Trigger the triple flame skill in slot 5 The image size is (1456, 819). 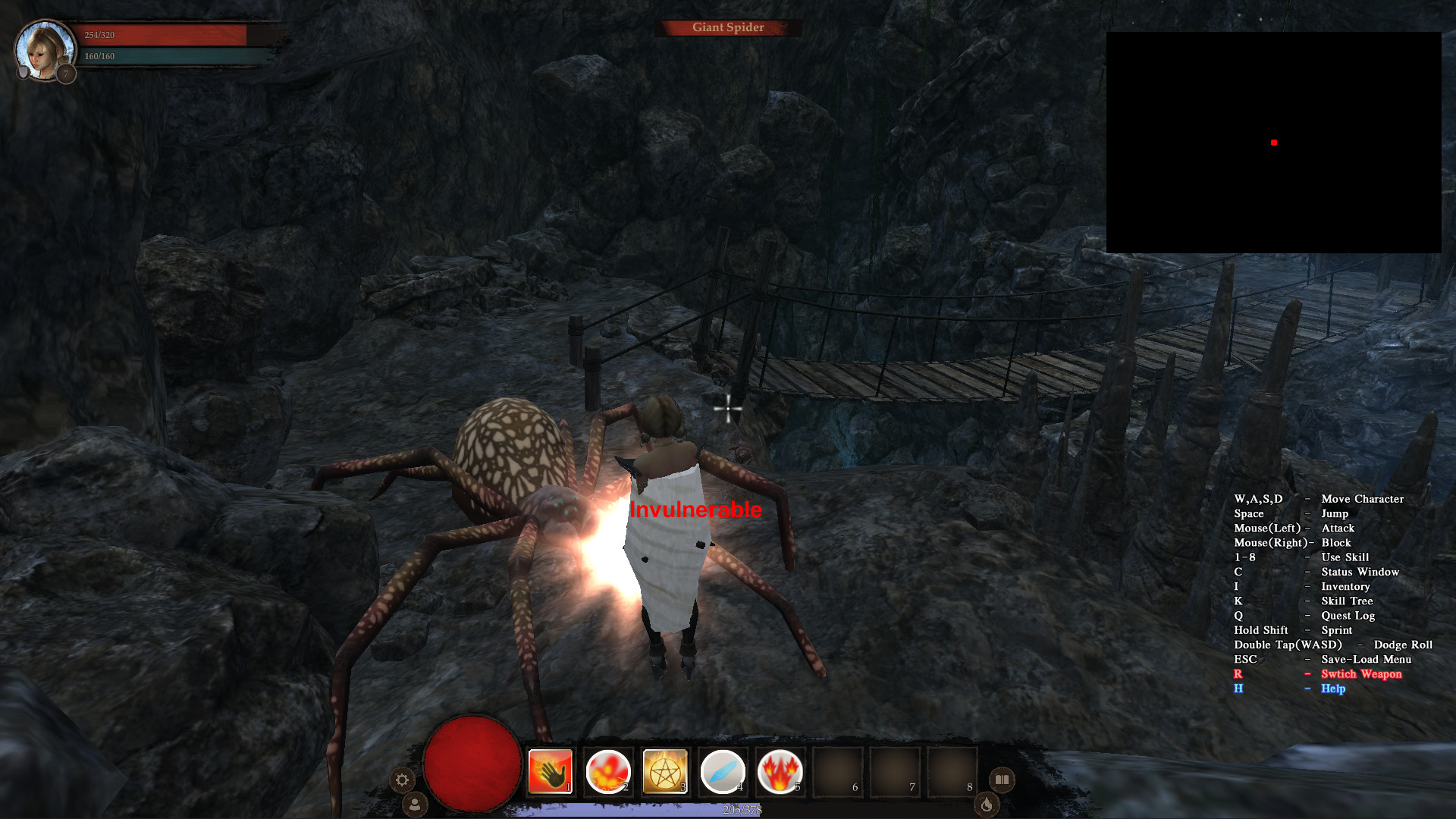click(780, 772)
